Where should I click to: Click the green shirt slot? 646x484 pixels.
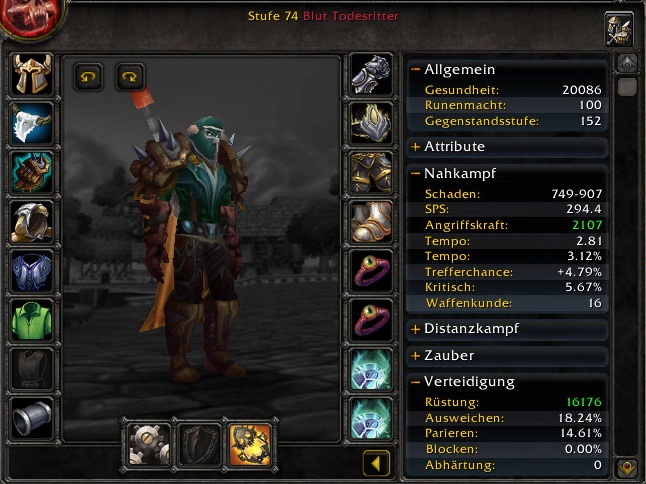[x=32, y=320]
